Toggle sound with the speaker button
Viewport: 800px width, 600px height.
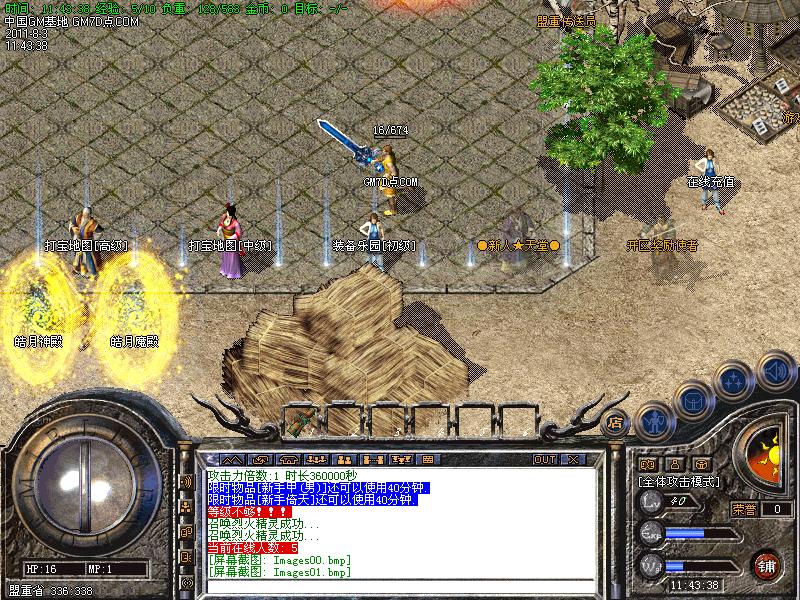pyautogui.click(x=775, y=372)
